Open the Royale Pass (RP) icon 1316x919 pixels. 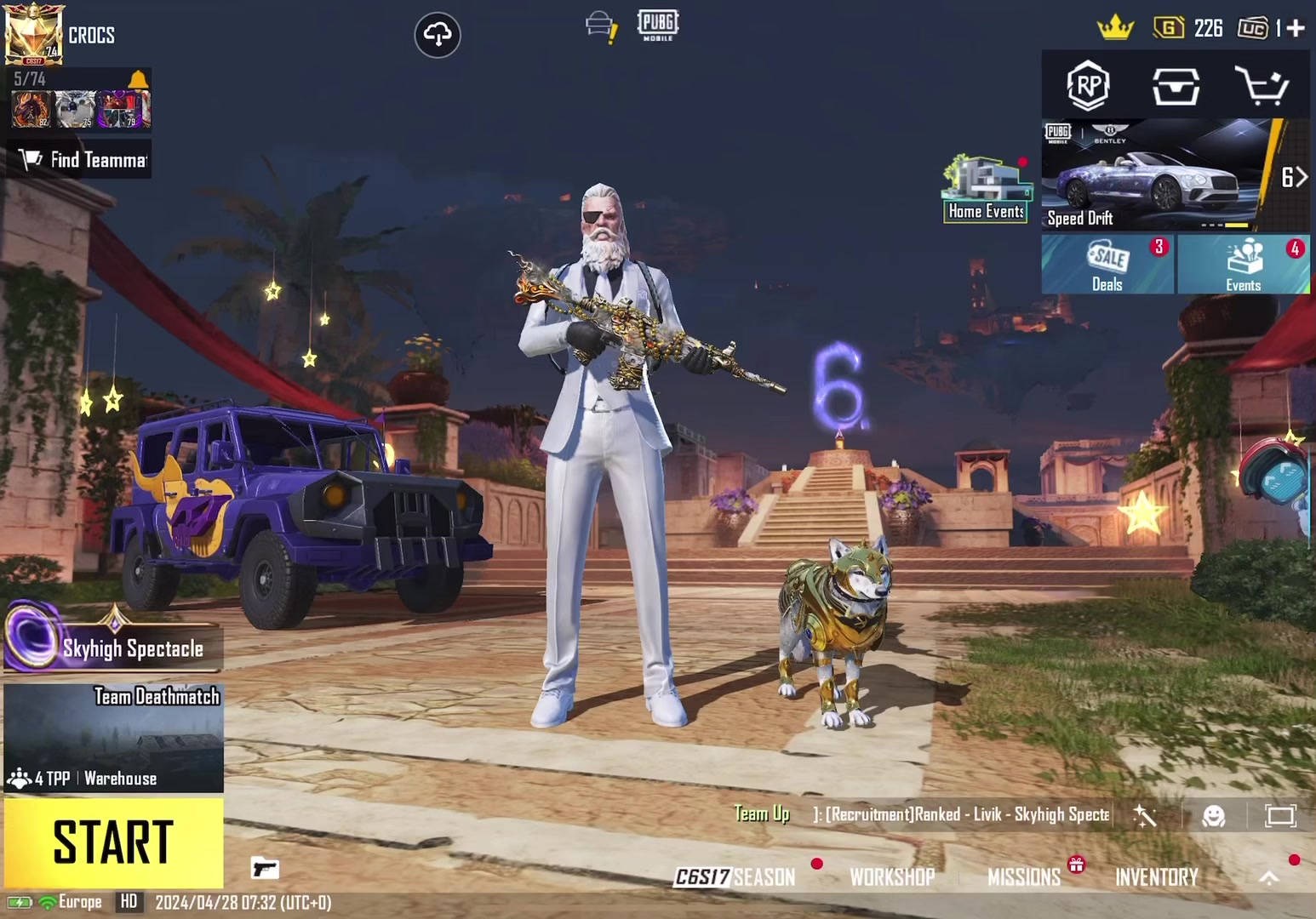pyautogui.click(x=1089, y=86)
